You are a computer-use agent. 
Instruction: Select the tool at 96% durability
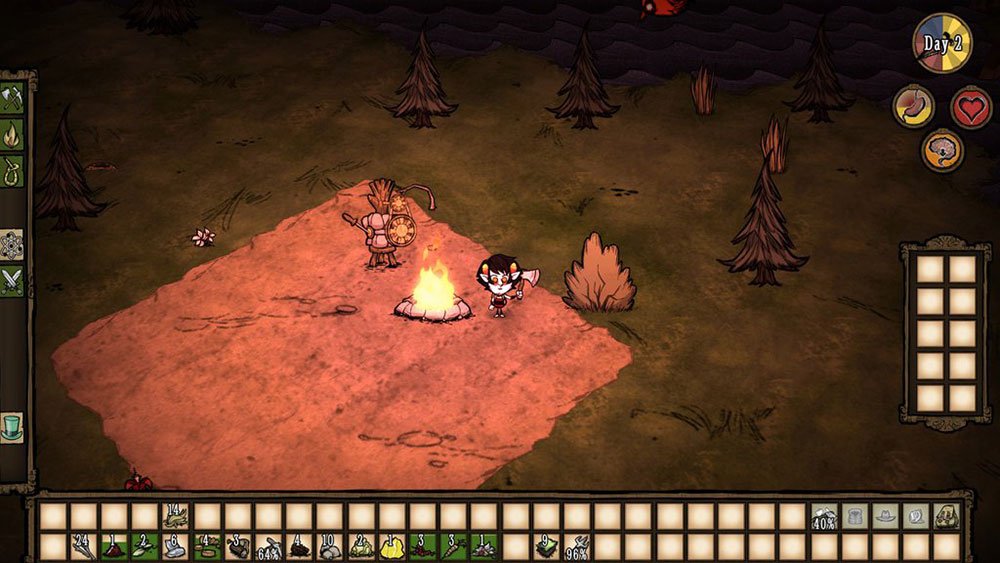coord(577,547)
